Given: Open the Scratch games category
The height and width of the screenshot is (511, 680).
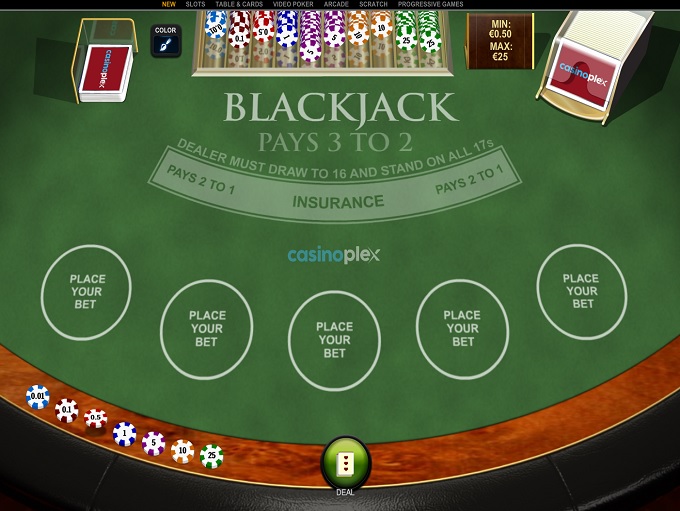Looking at the screenshot, I should (x=373, y=4).
